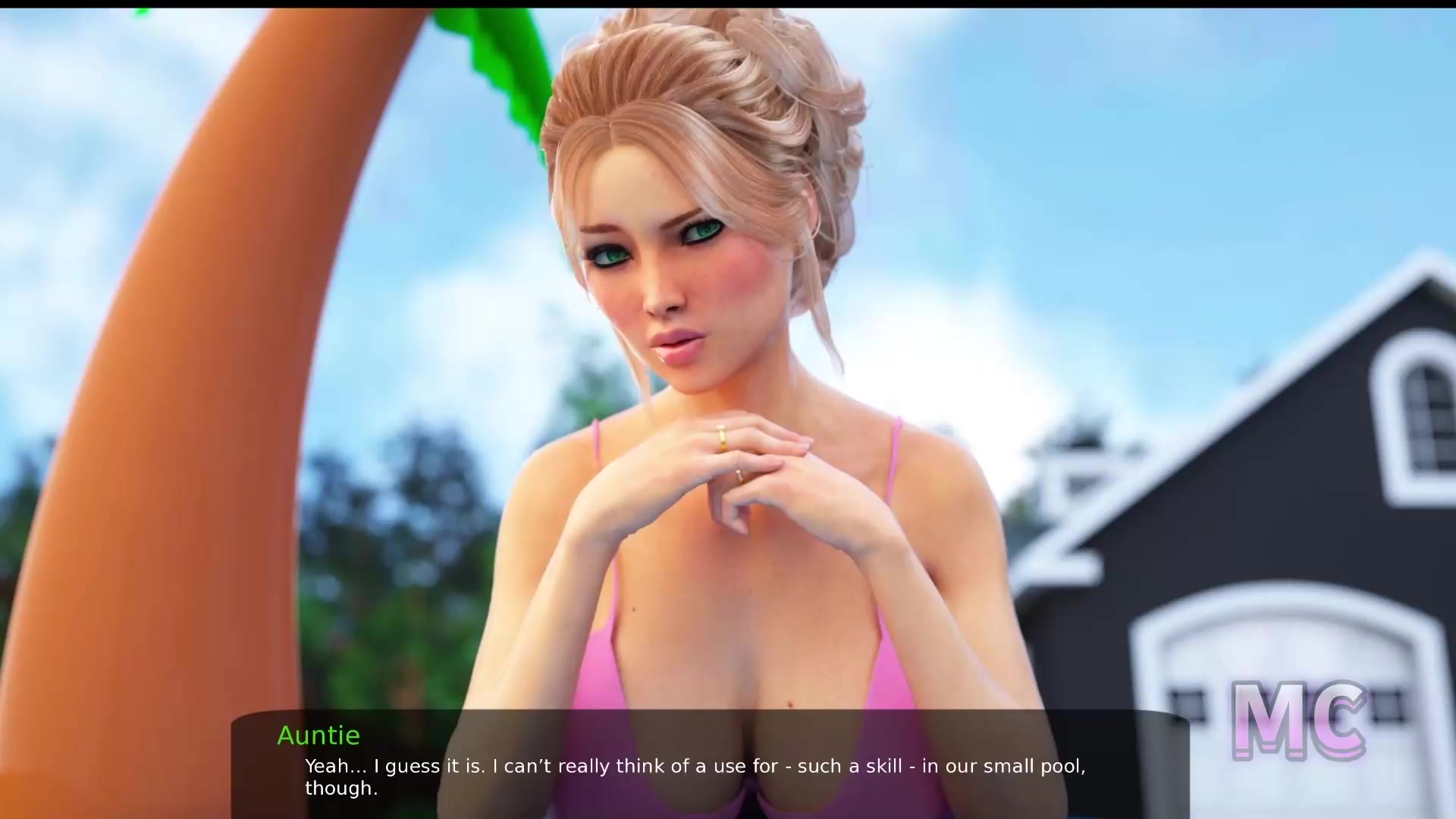Advance Auntie's dialogue text box

(x=710, y=764)
